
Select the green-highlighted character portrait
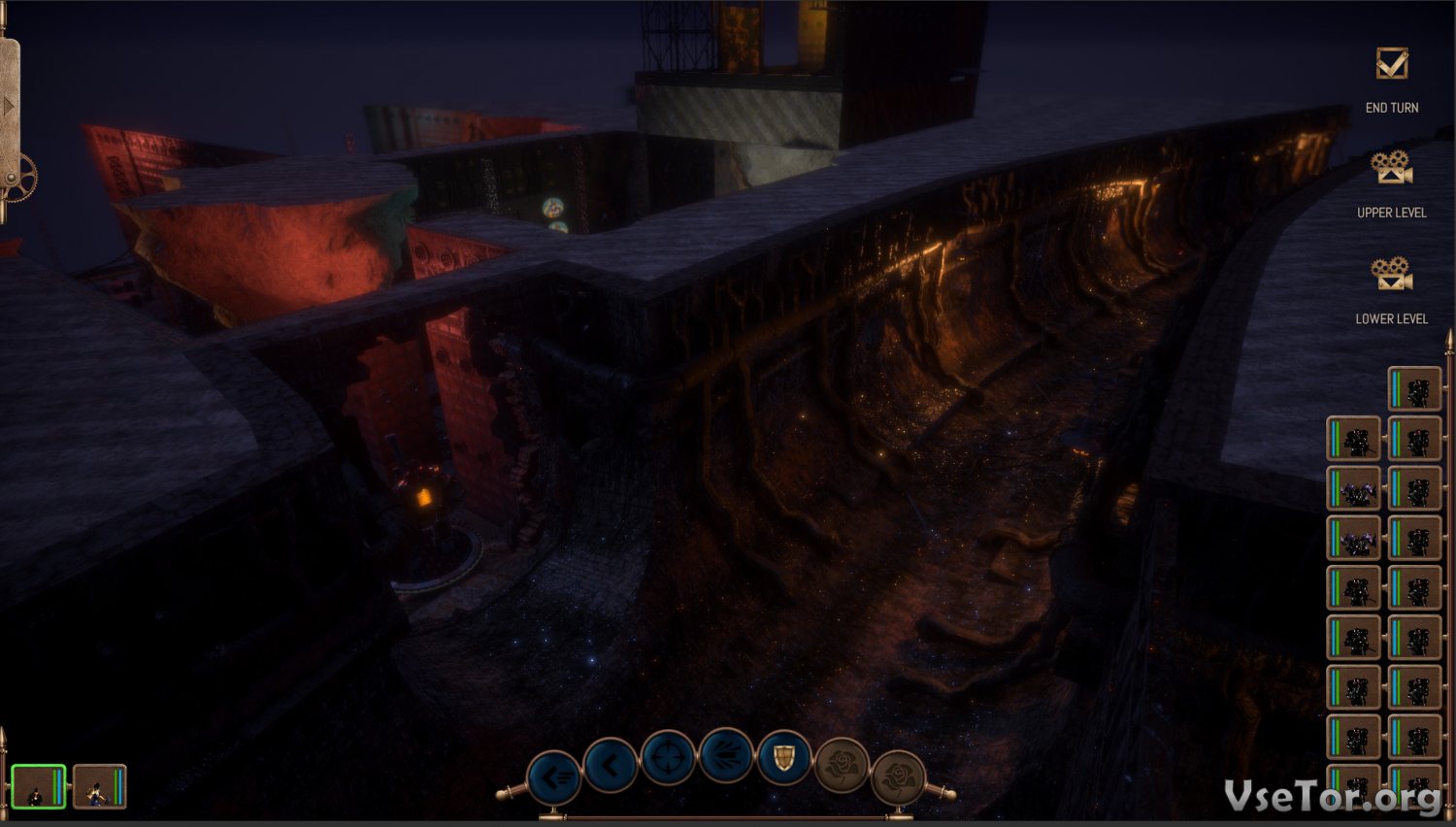38,786
